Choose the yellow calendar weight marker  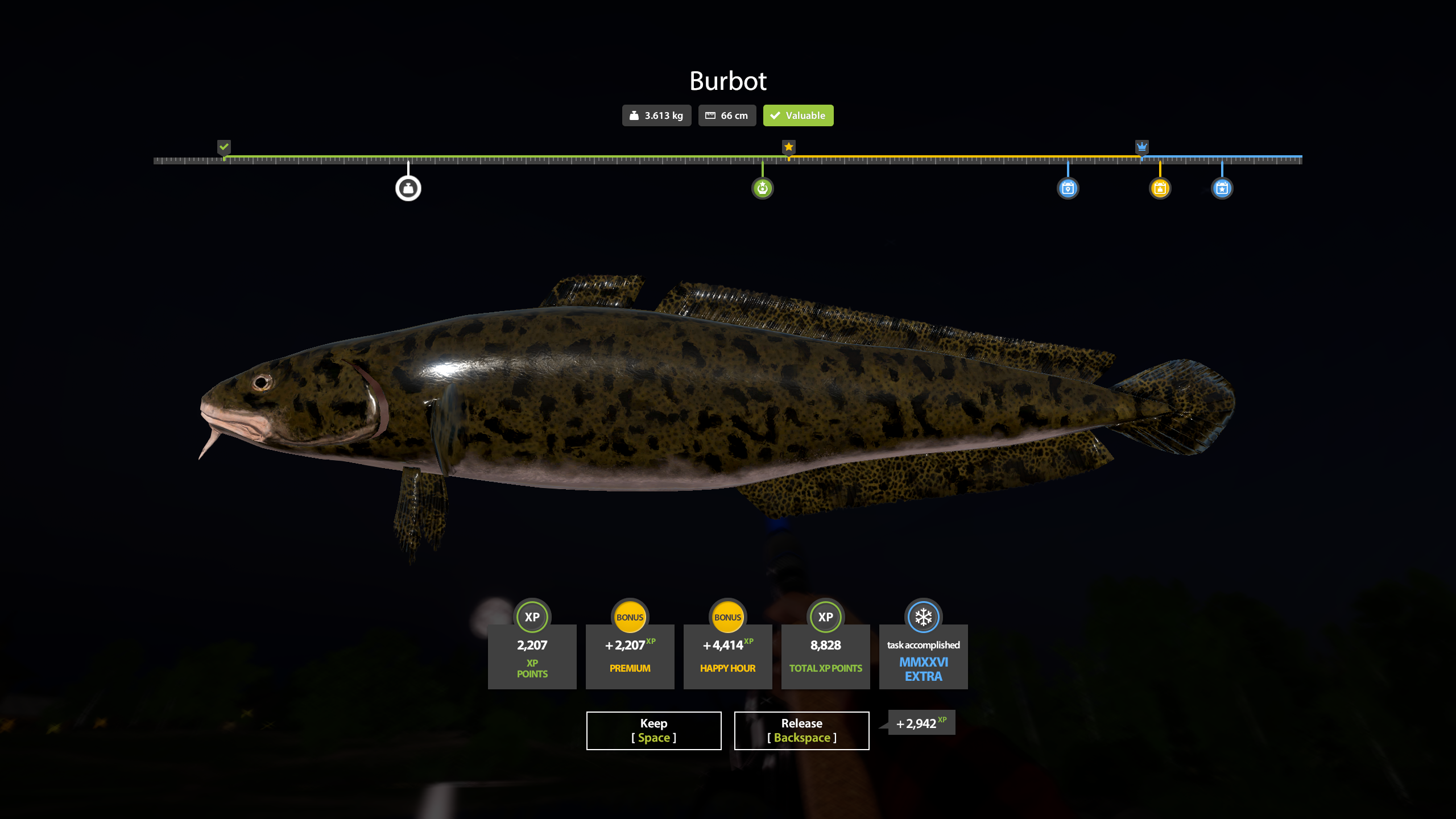(x=1160, y=188)
